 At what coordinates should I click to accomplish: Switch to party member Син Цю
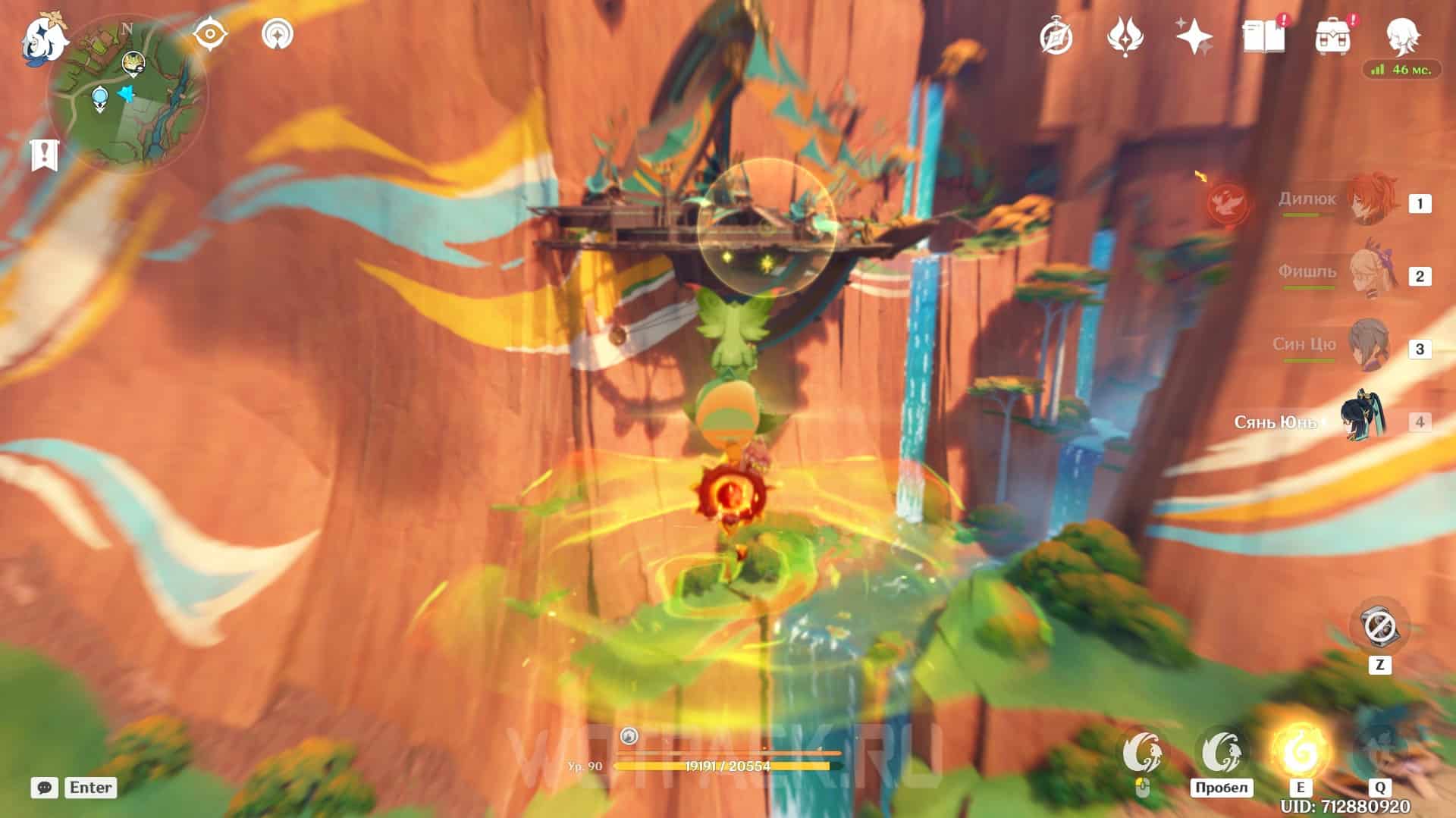pos(1369,346)
